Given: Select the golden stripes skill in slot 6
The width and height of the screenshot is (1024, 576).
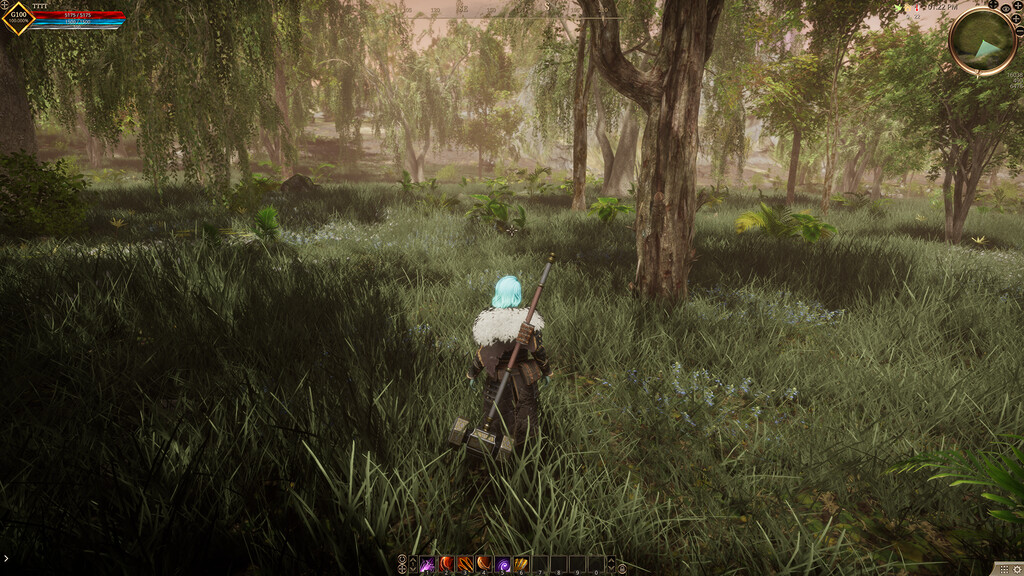Looking at the screenshot, I should click(522, 565).
